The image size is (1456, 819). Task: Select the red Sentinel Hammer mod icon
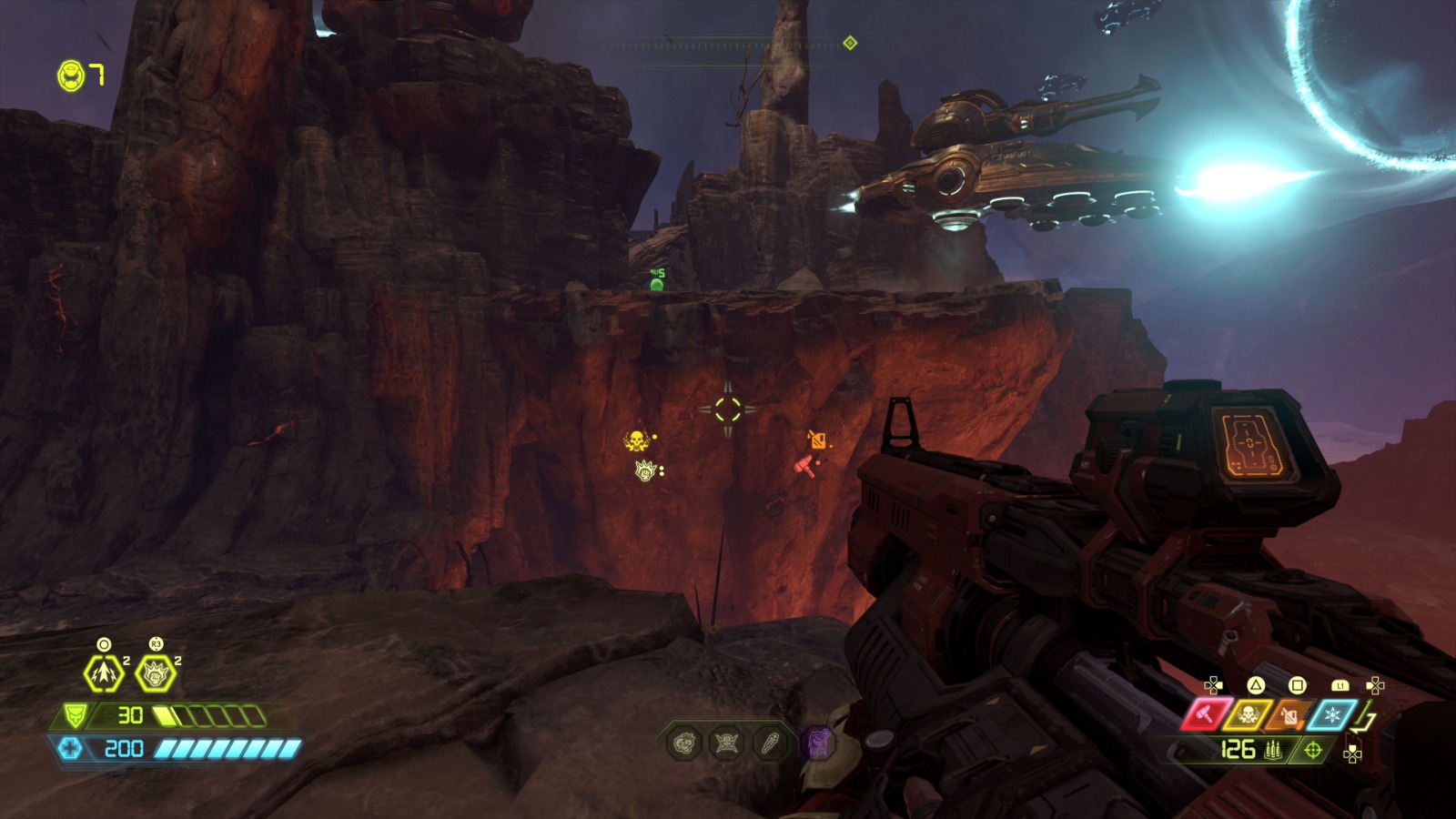pos(1207,713)
